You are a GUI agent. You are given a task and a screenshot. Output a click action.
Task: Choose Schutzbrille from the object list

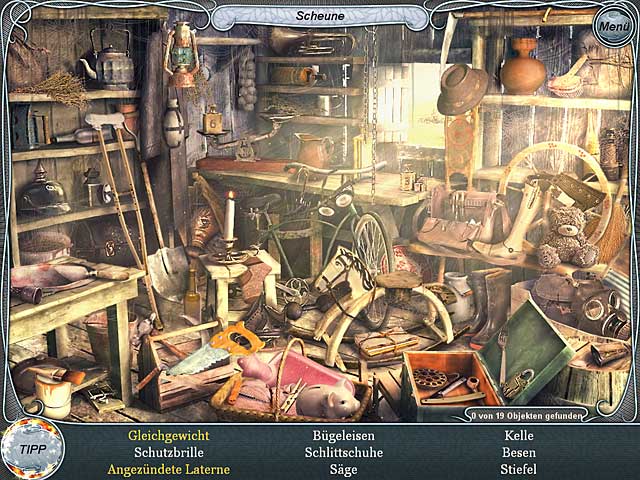168,452
